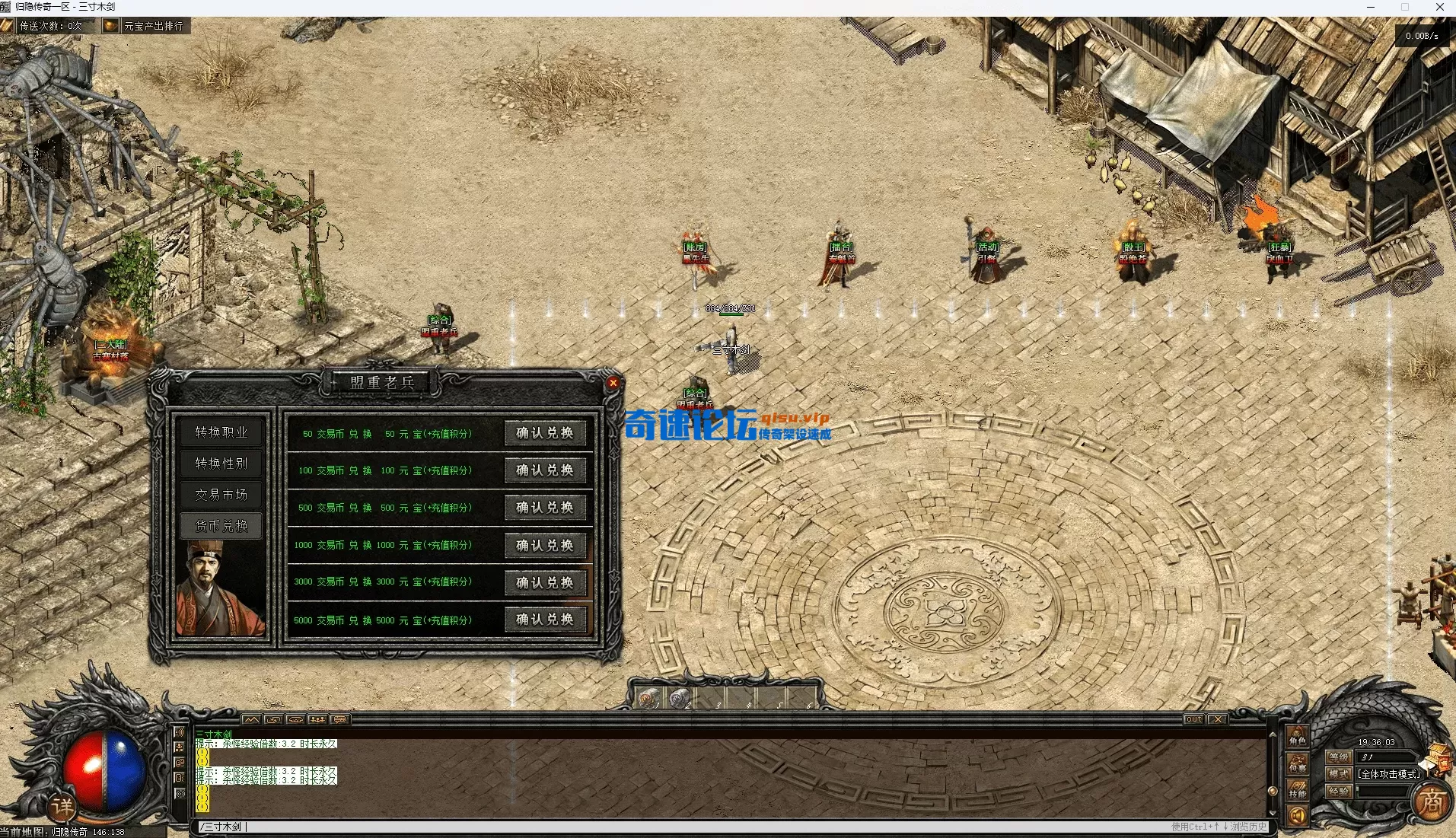
Task: Open the 角色 character panel
Action: (1298, 738)
